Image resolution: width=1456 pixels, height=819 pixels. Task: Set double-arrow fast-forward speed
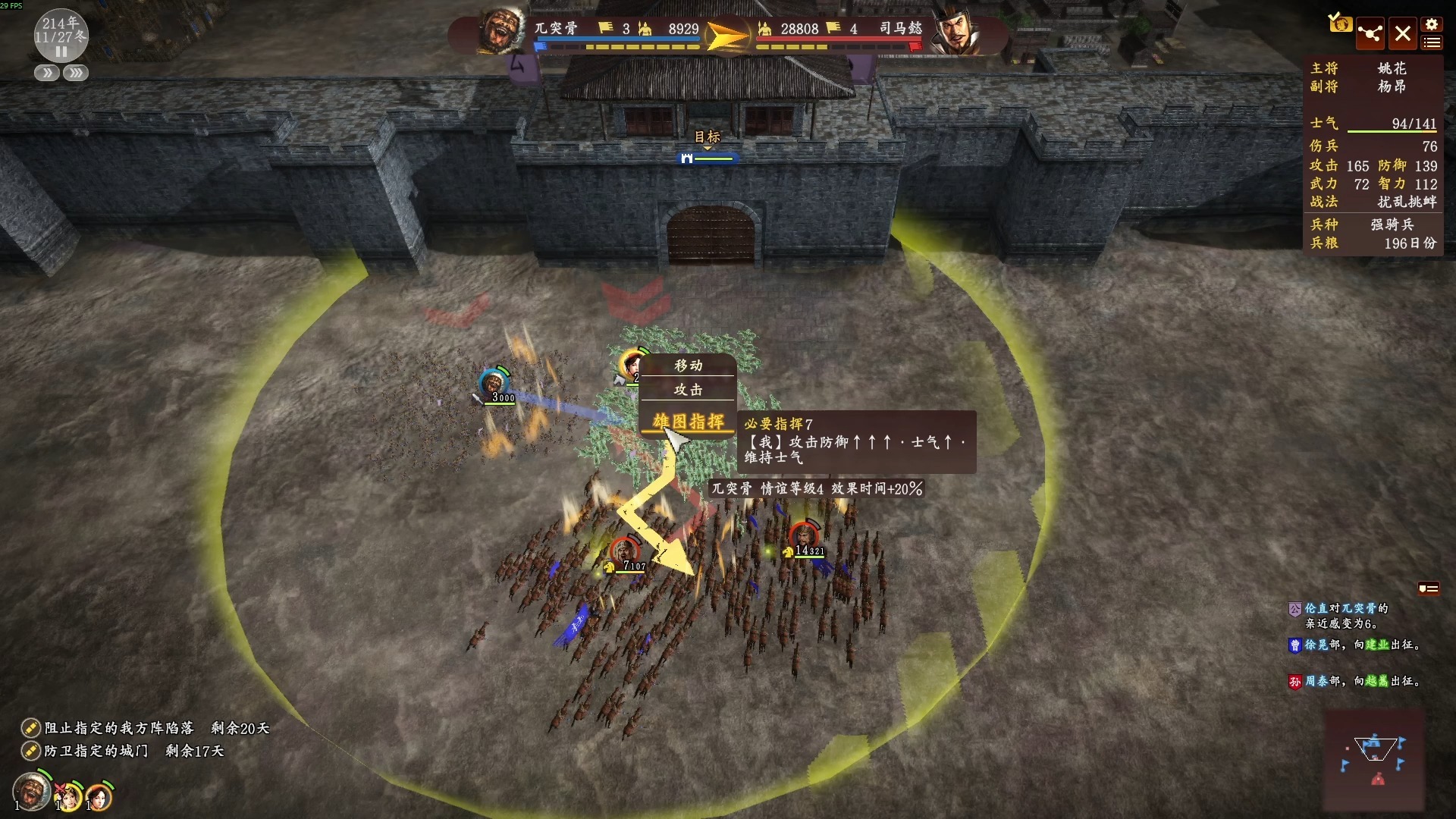(46, 74)
